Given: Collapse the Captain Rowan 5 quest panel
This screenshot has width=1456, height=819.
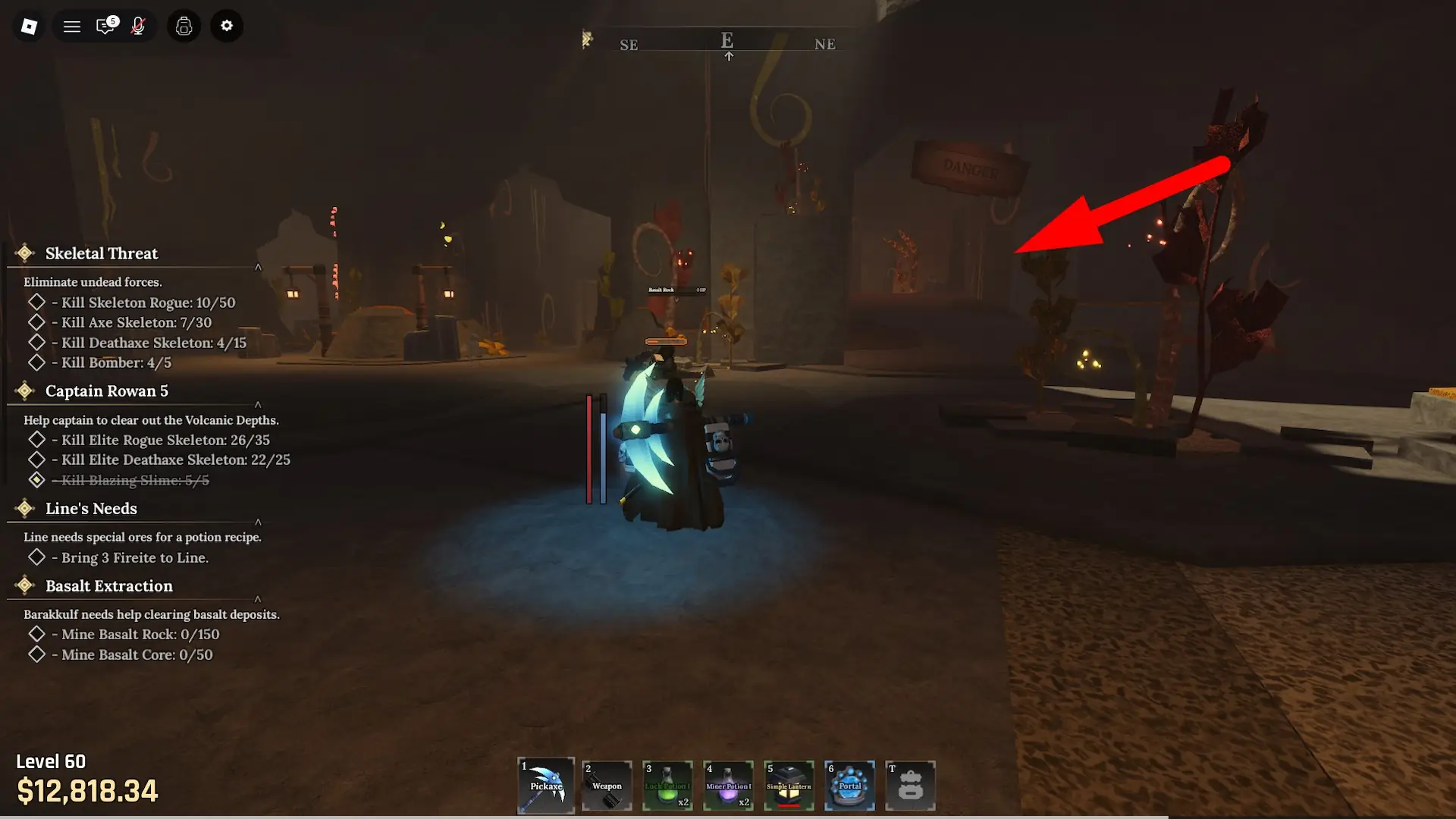Looking at the screenshot, I should point(258,405).
